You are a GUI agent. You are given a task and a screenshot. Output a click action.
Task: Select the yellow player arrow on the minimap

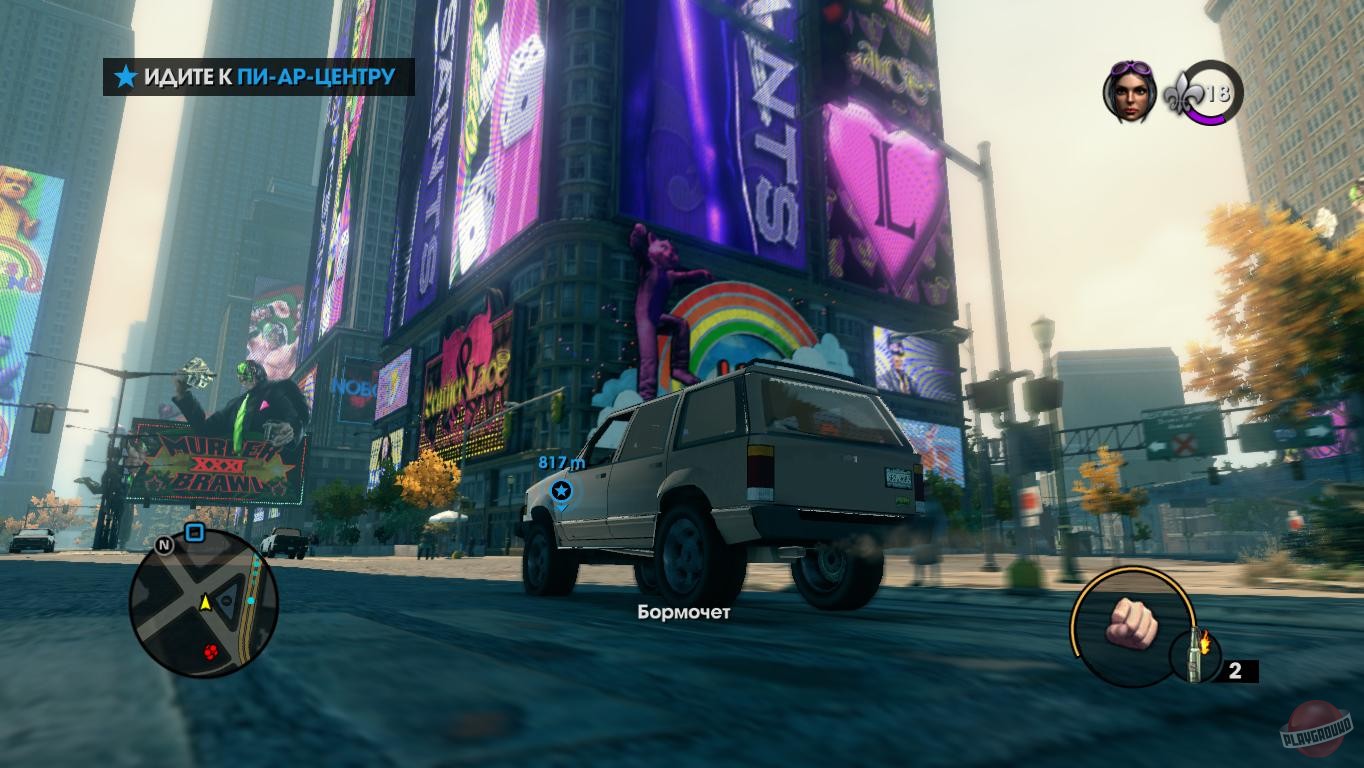(205, 604)
